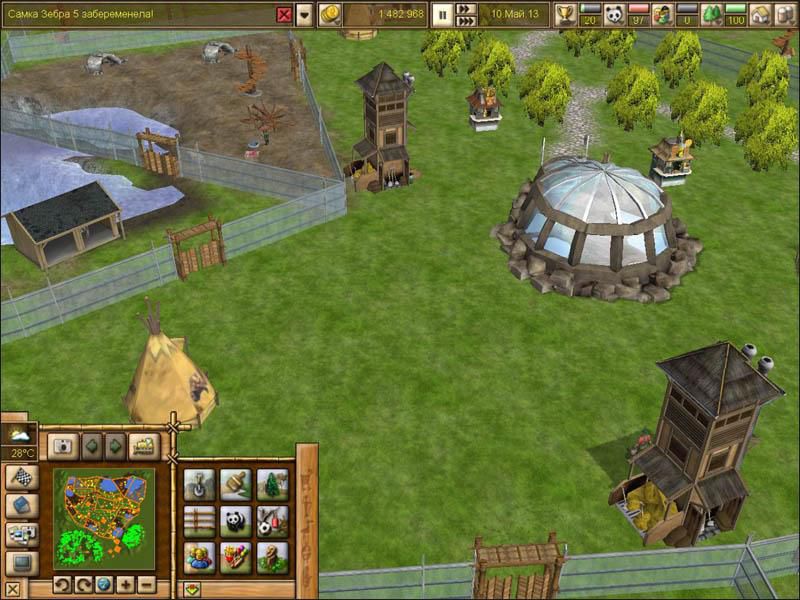Take a screenshot with the camera button
This screenshot has height=600, width=800.
62,446
